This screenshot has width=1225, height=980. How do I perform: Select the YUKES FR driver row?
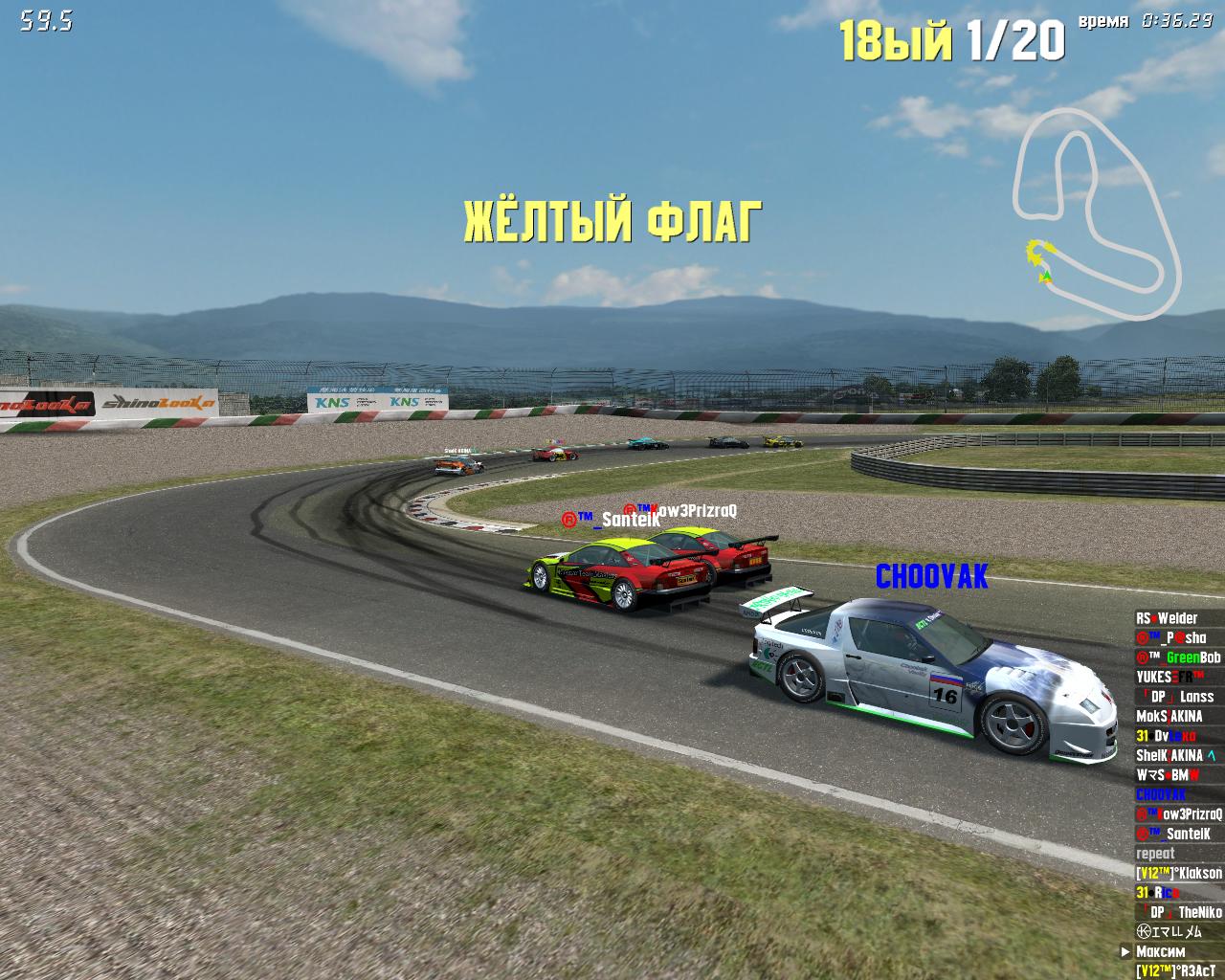point(1169,677)
